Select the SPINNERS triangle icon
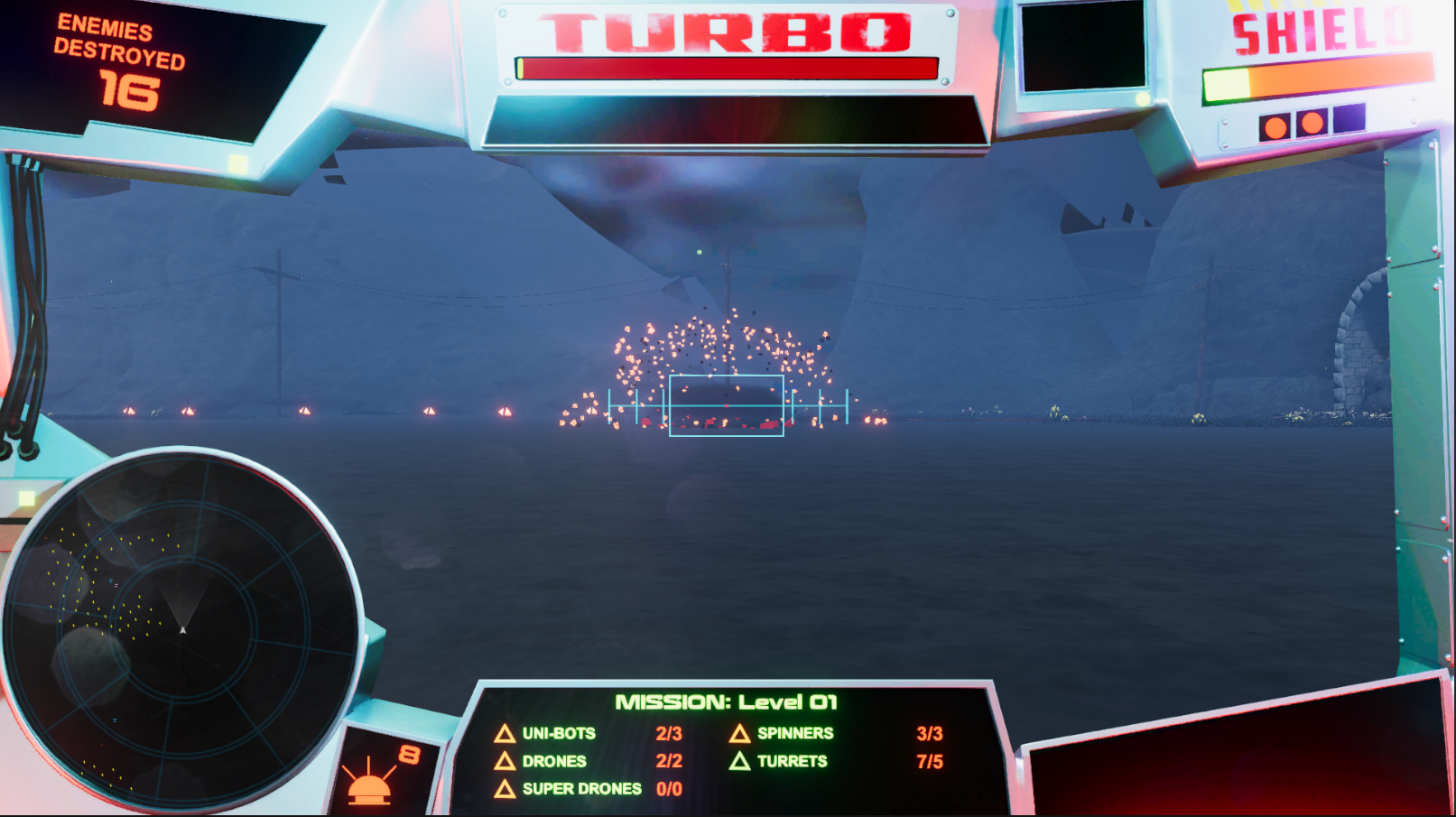This screenshot has width=1456, height=817. pos(741,734)
